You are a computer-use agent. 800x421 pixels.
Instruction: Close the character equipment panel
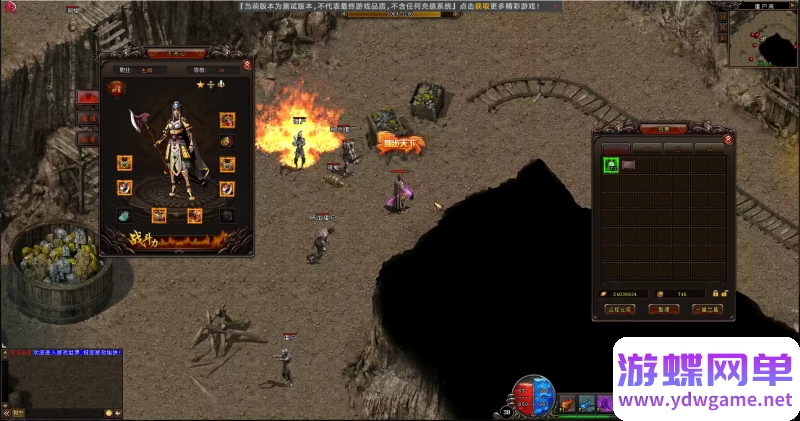[247, 63]
